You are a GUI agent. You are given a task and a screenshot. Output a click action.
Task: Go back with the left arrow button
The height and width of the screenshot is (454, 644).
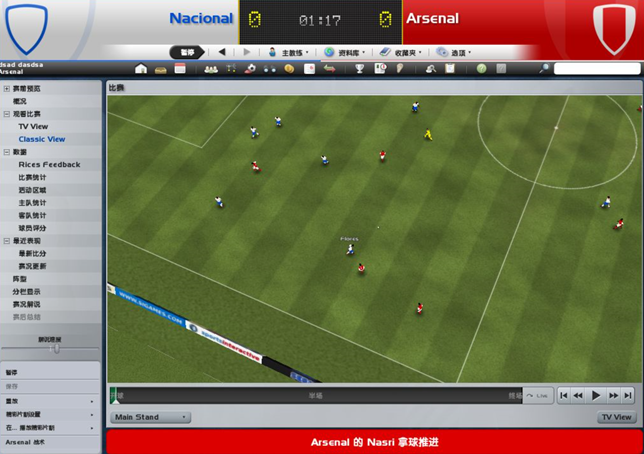pyautogui.click(x=222, y=52)
